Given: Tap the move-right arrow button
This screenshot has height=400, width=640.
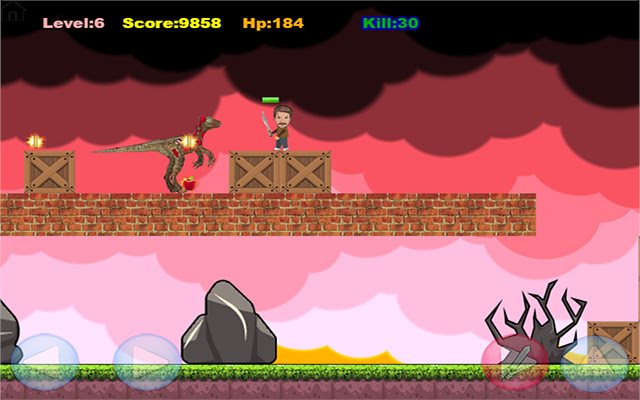Looking at the screenshot, I should (x=146, y=361).
